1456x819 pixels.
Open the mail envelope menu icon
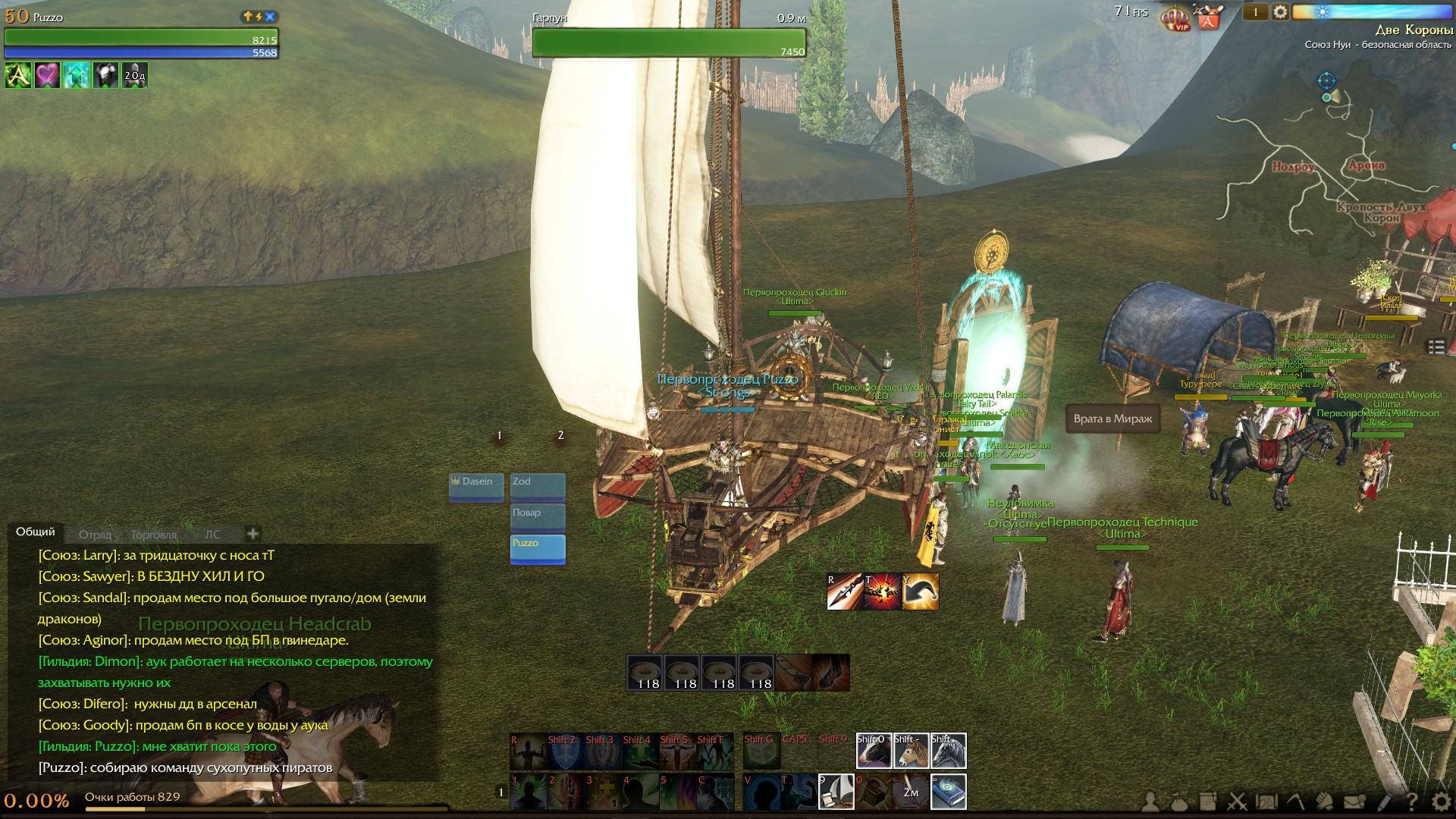[x=1354, y=802]
